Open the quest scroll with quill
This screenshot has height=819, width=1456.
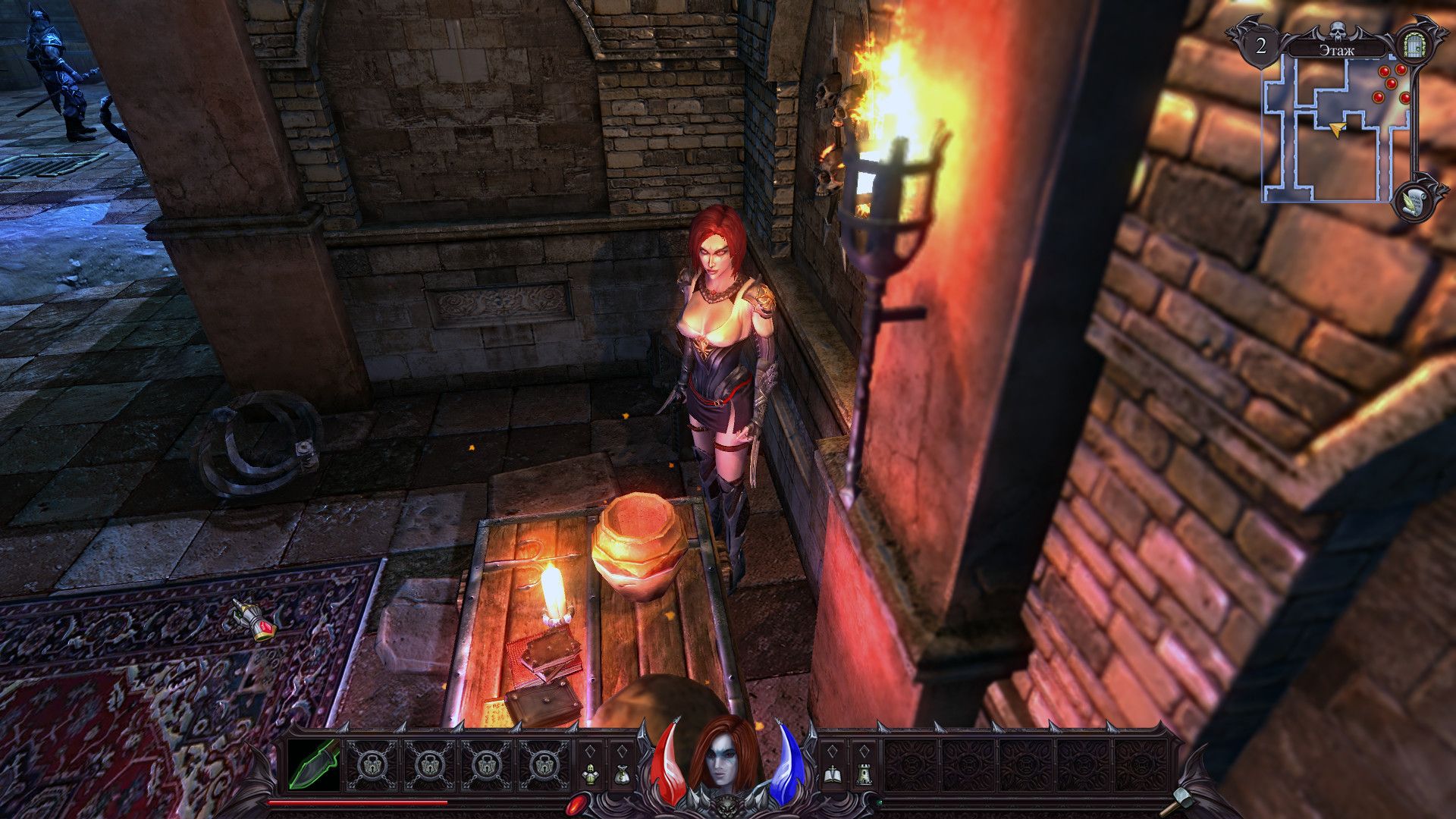[1412, 201]
